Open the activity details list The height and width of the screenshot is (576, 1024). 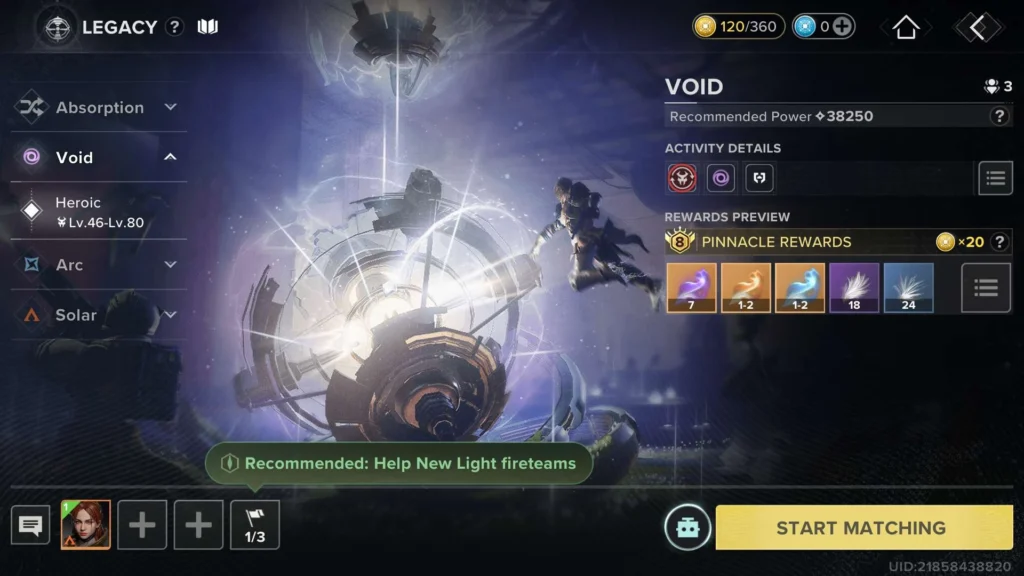click(994, 178)
